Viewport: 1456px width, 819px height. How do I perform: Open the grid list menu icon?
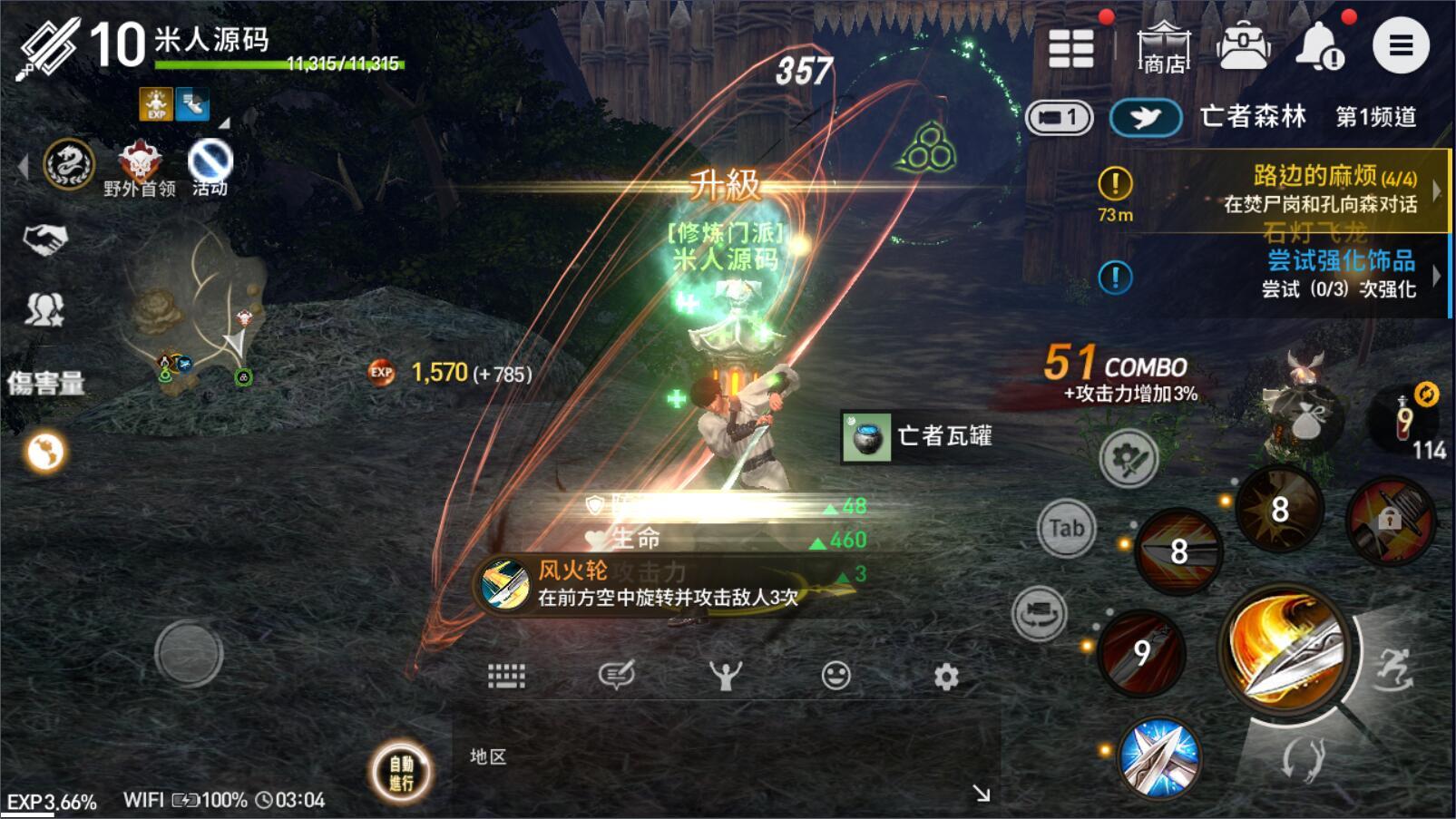tap(1070, 47)
